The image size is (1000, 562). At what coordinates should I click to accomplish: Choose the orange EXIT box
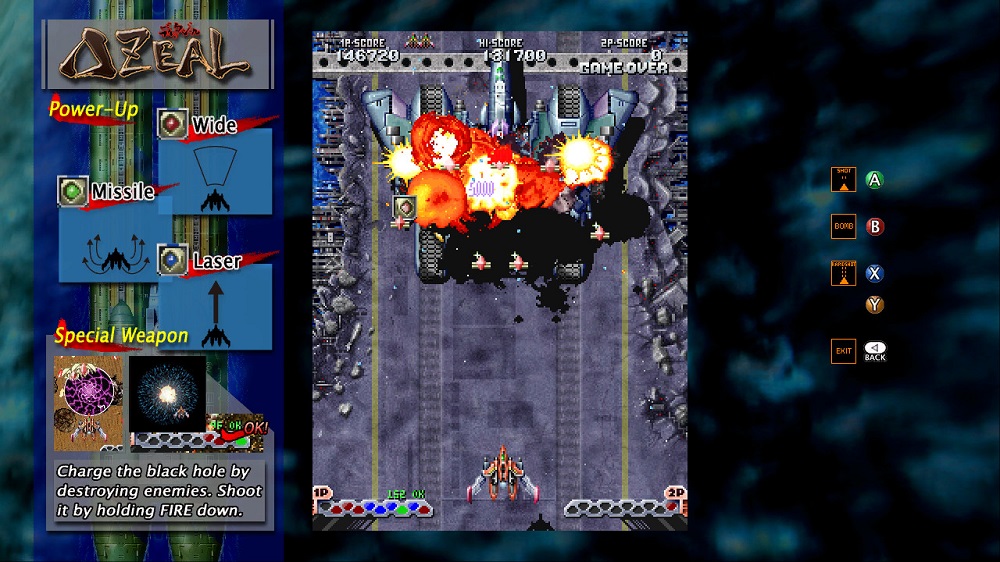coord(843,351)
